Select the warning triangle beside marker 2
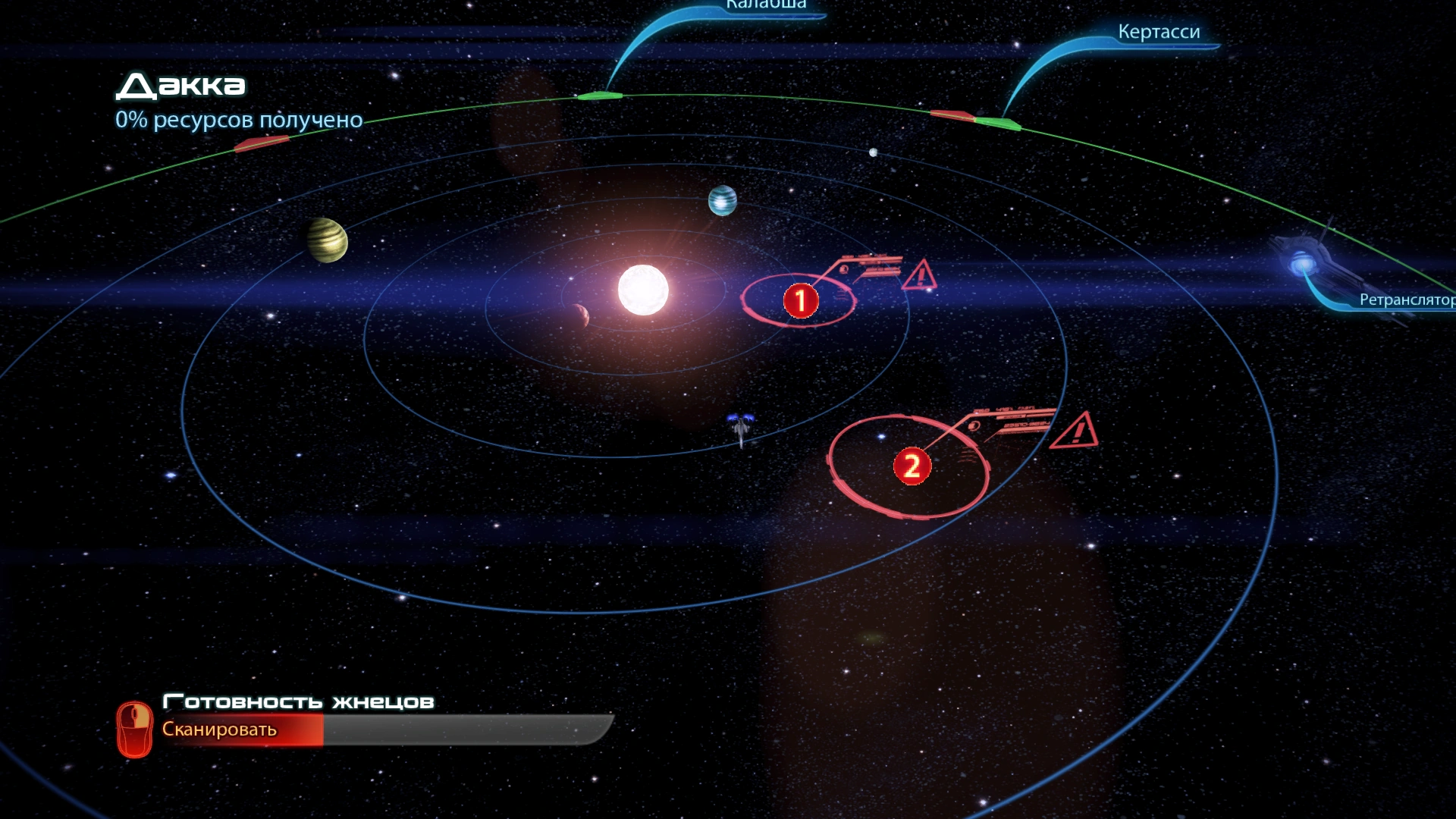Image resolution: width=1456 pixels, height=819 pixels. pos(1075,432)
